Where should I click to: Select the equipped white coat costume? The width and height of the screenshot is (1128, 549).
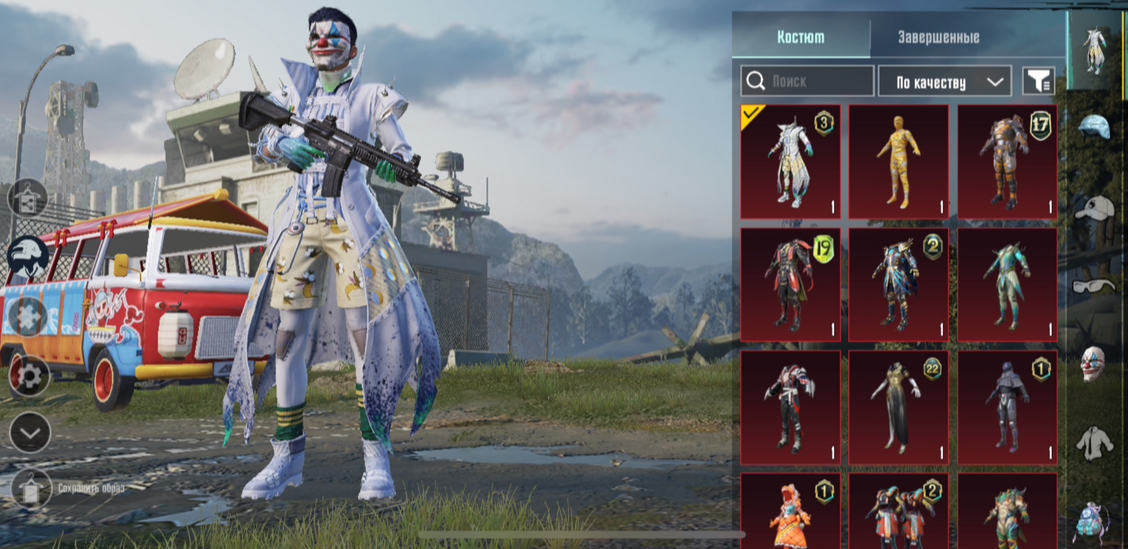(790, 161)
